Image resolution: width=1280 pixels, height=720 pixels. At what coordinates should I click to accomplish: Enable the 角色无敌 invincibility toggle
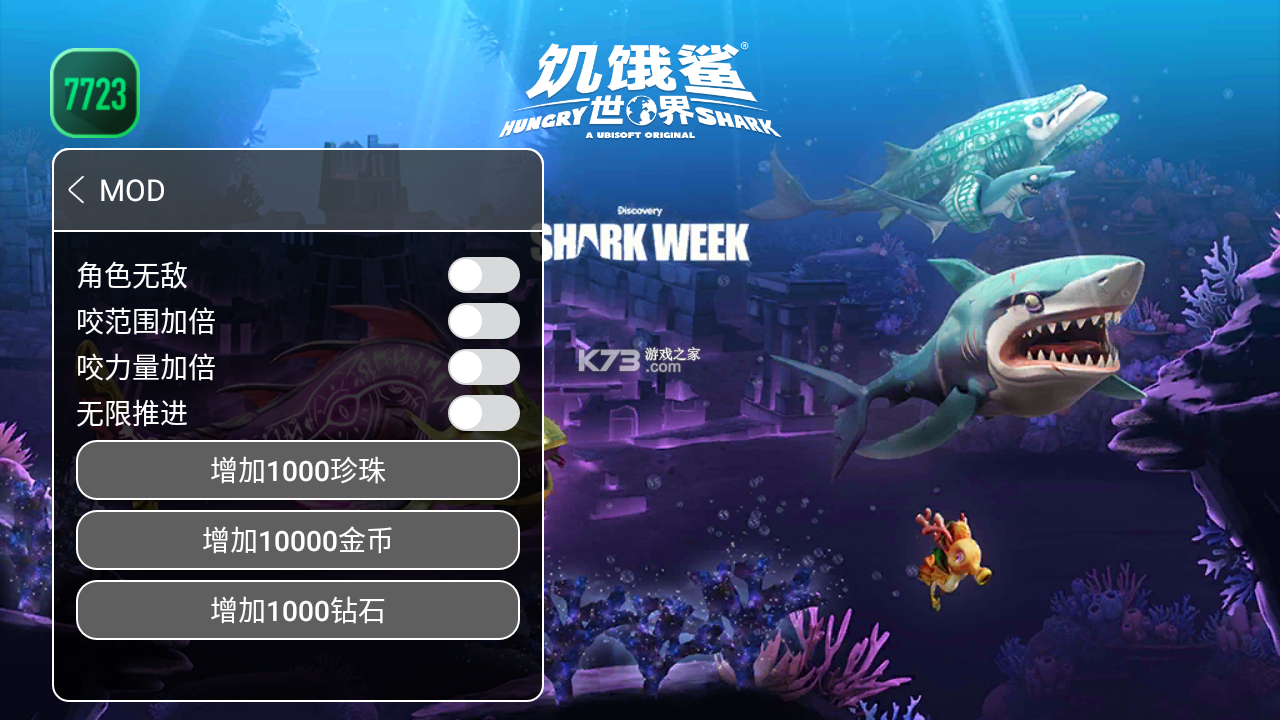coord(484,274)
